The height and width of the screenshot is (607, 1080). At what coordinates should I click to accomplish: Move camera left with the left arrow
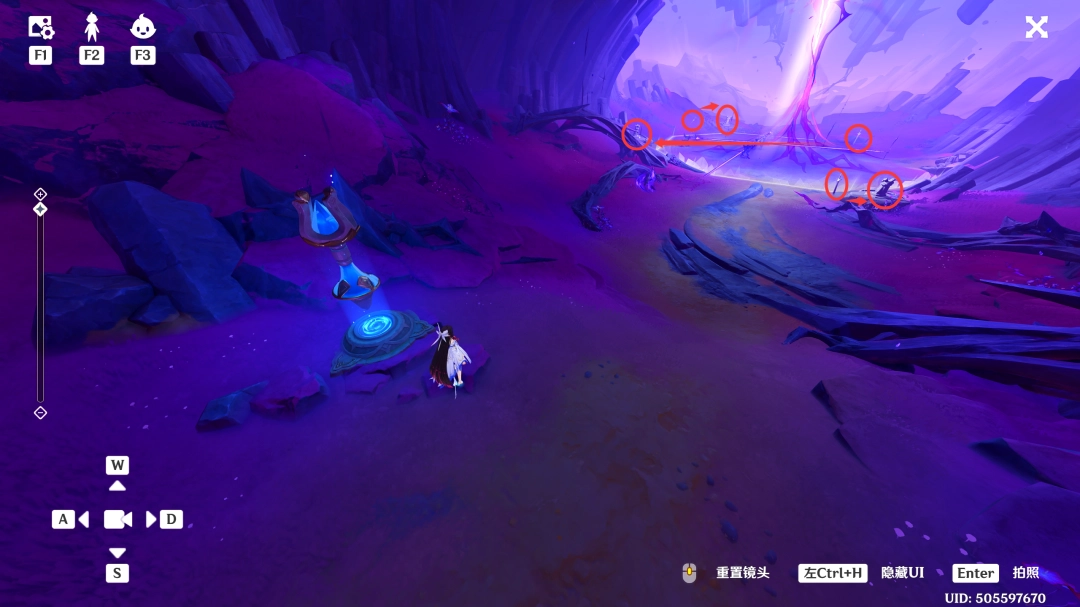pos(83,519)
